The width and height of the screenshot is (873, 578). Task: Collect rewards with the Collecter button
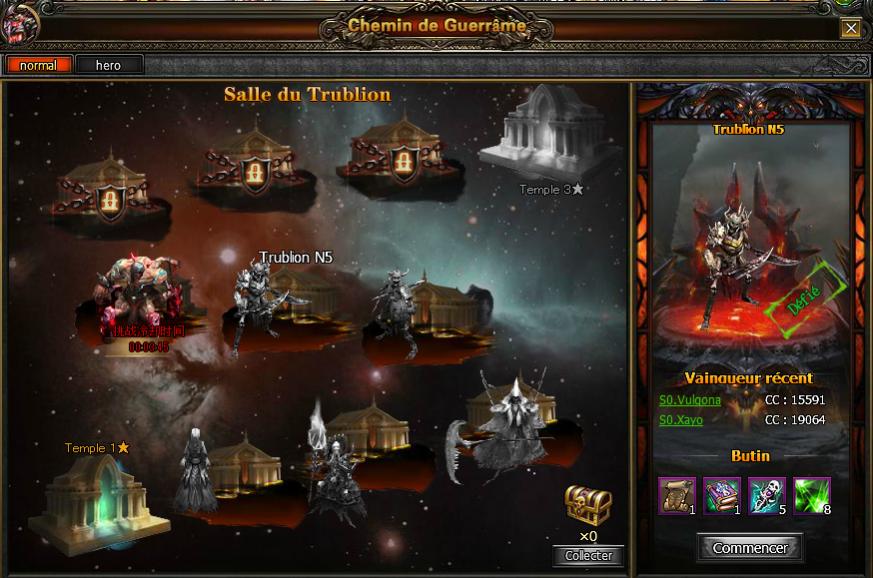coord(588,556)
